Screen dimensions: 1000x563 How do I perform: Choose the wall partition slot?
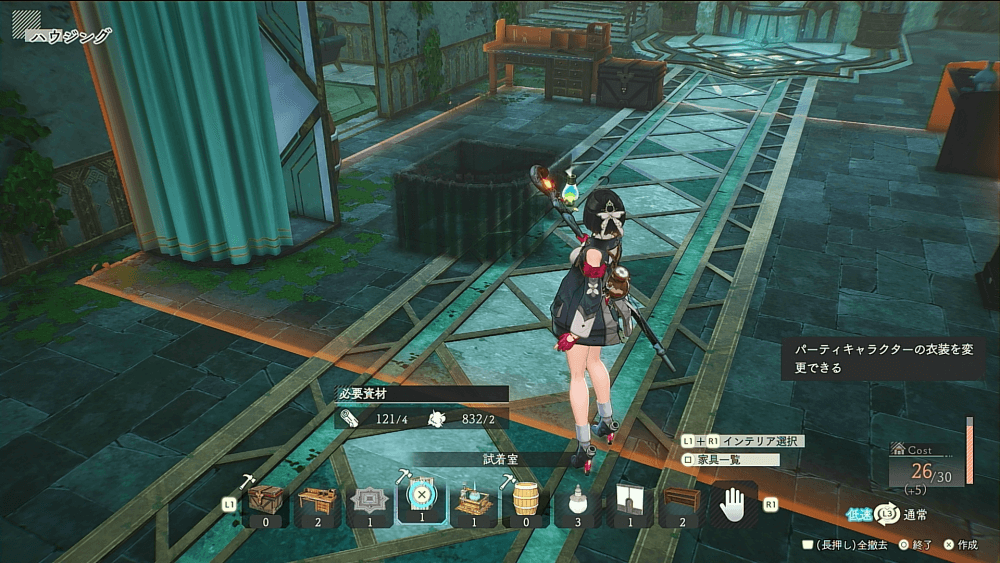click(x=630, y=501)
